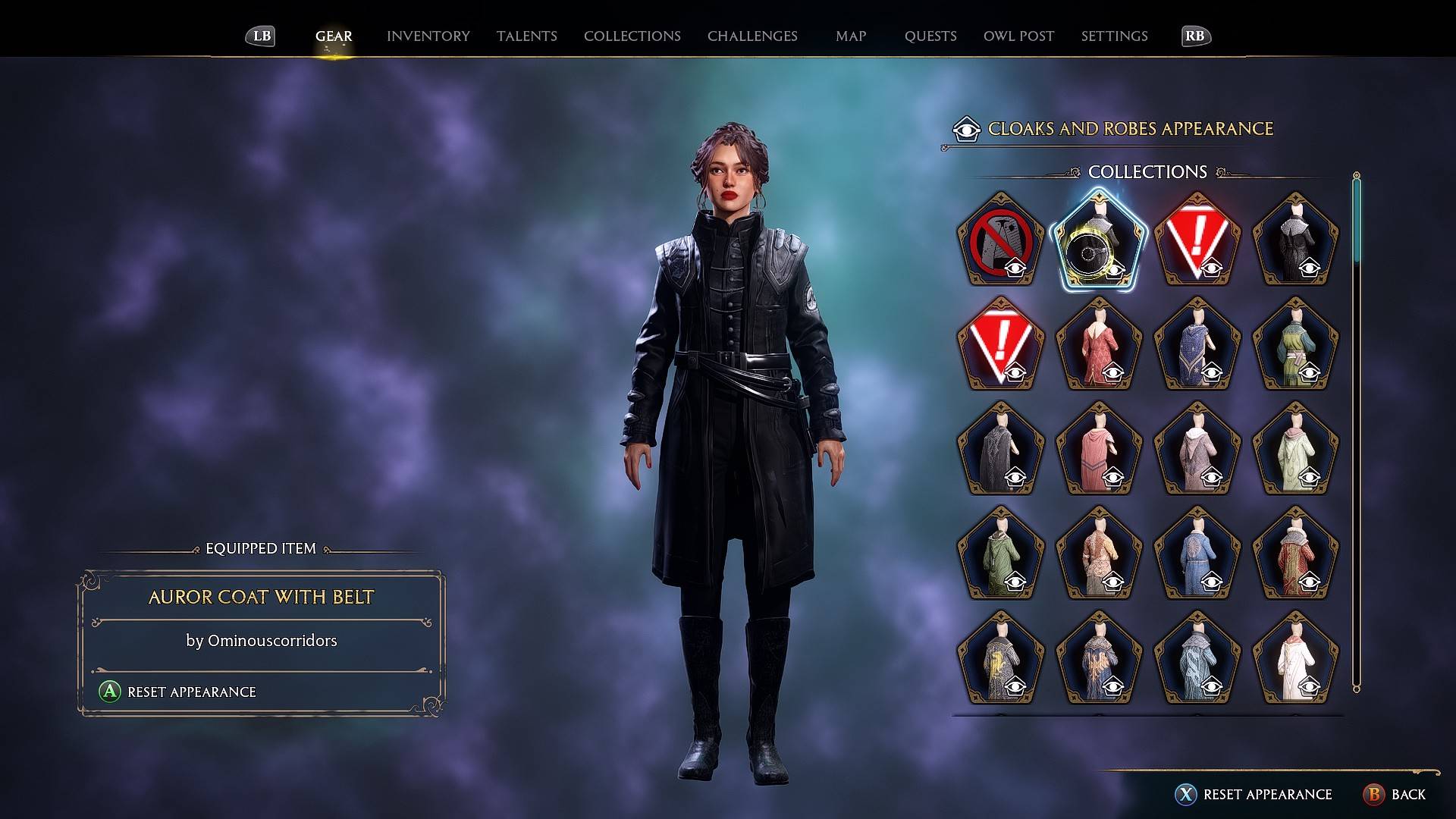Expand the RB tab shoulder button control
This screenshot has height=819, width=1456.
pos(1194,36)
